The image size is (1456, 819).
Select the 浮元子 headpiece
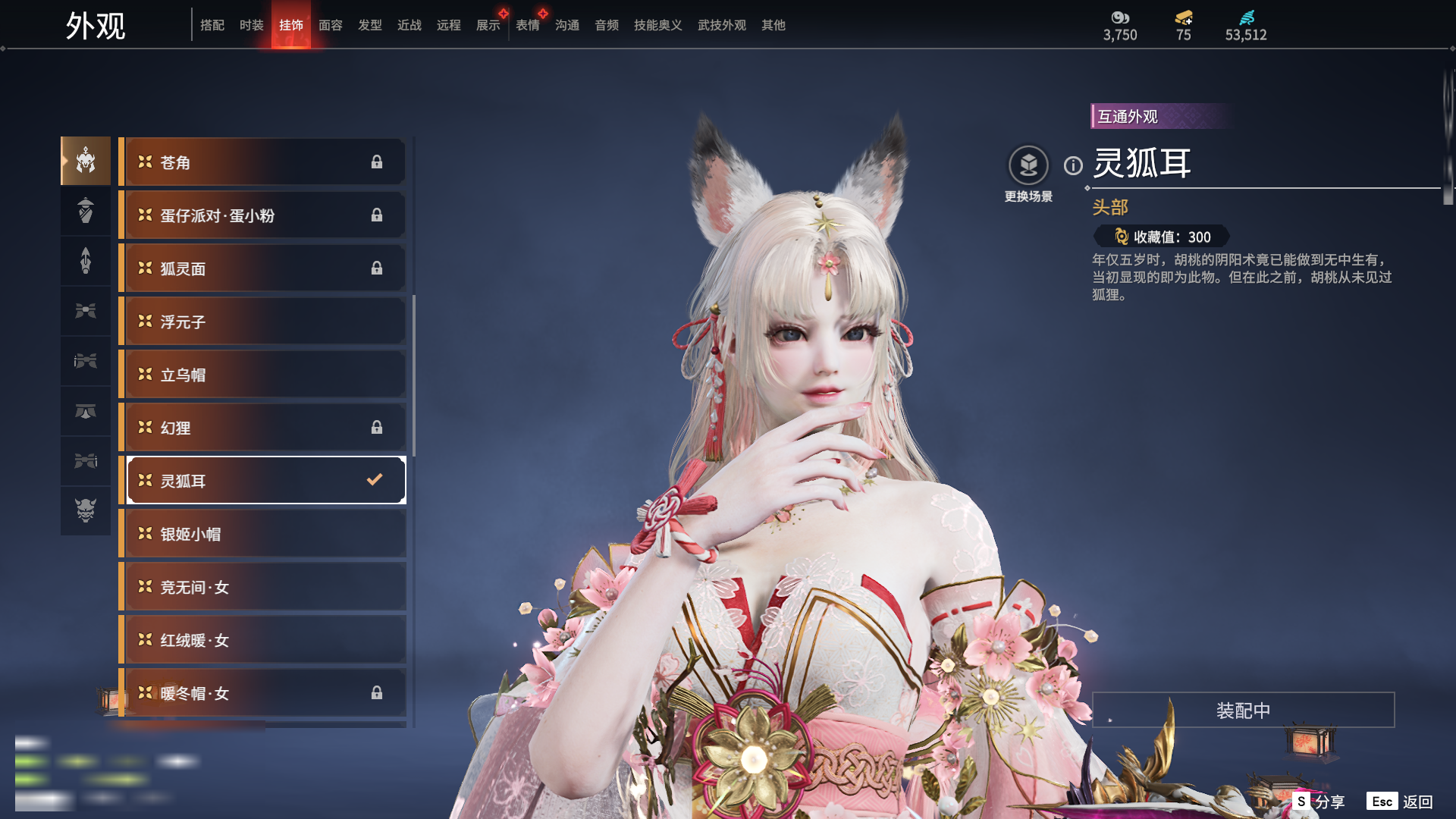pos(262,322)
